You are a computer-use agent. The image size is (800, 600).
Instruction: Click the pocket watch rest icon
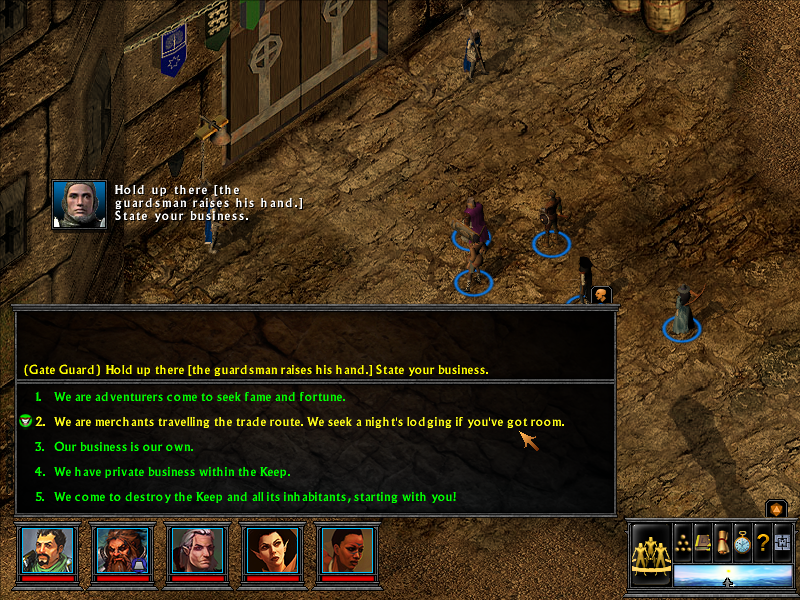742,541
